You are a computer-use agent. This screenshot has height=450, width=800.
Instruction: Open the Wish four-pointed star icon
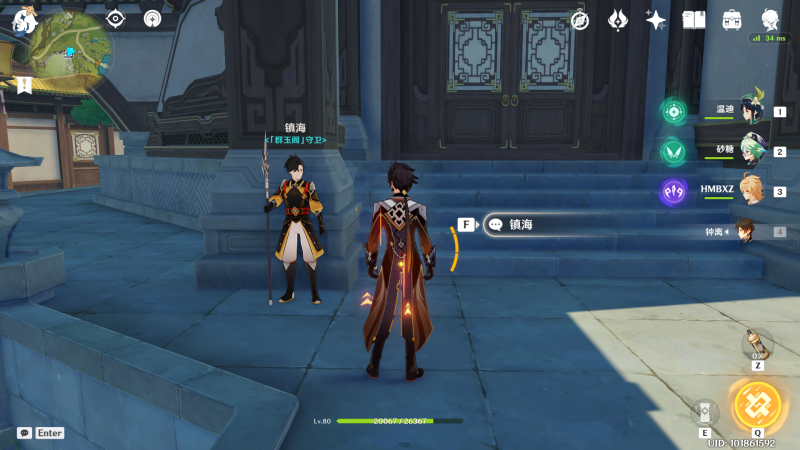coord(656,19)
